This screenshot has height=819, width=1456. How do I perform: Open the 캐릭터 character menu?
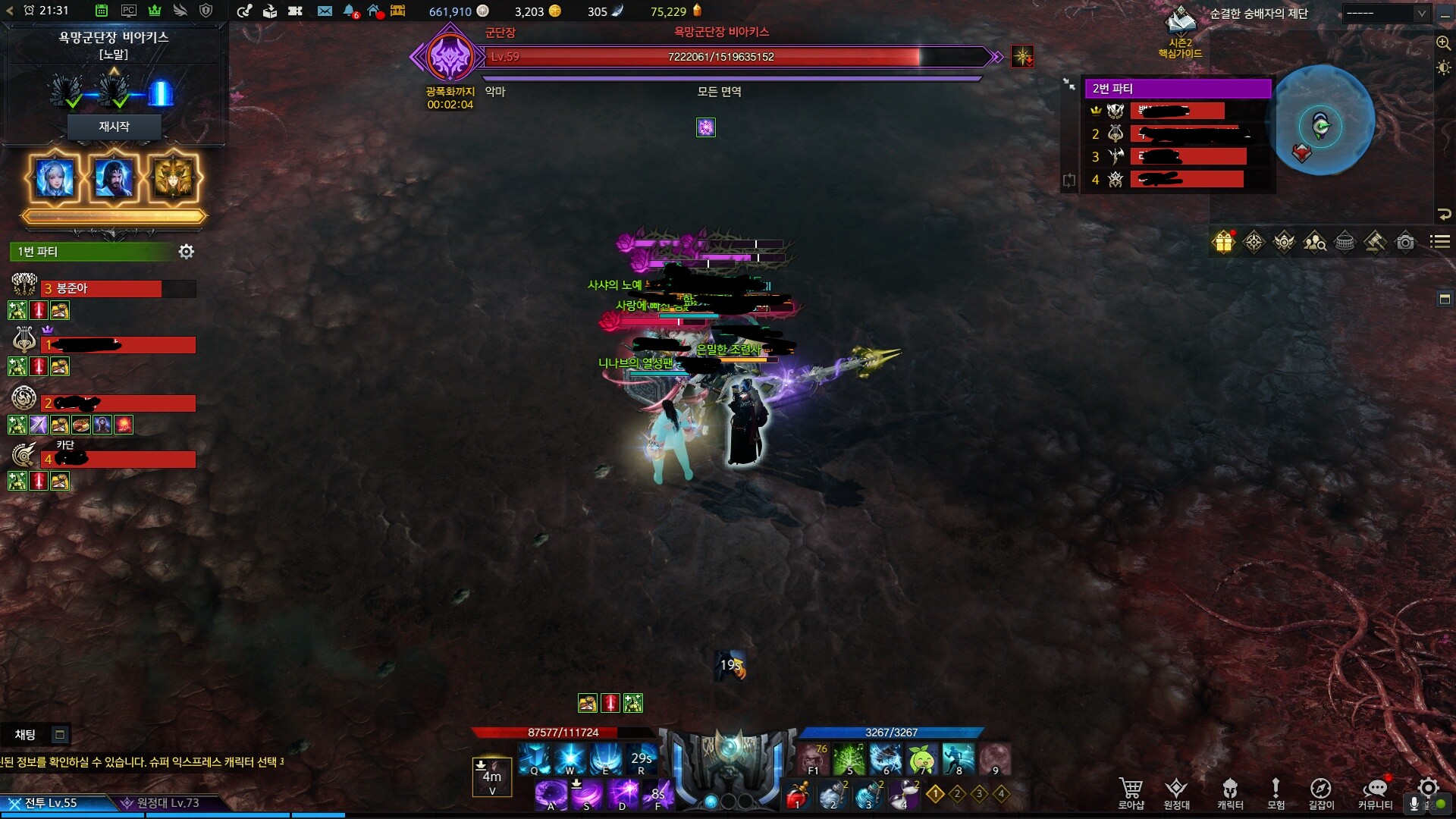click(1230, 793)
